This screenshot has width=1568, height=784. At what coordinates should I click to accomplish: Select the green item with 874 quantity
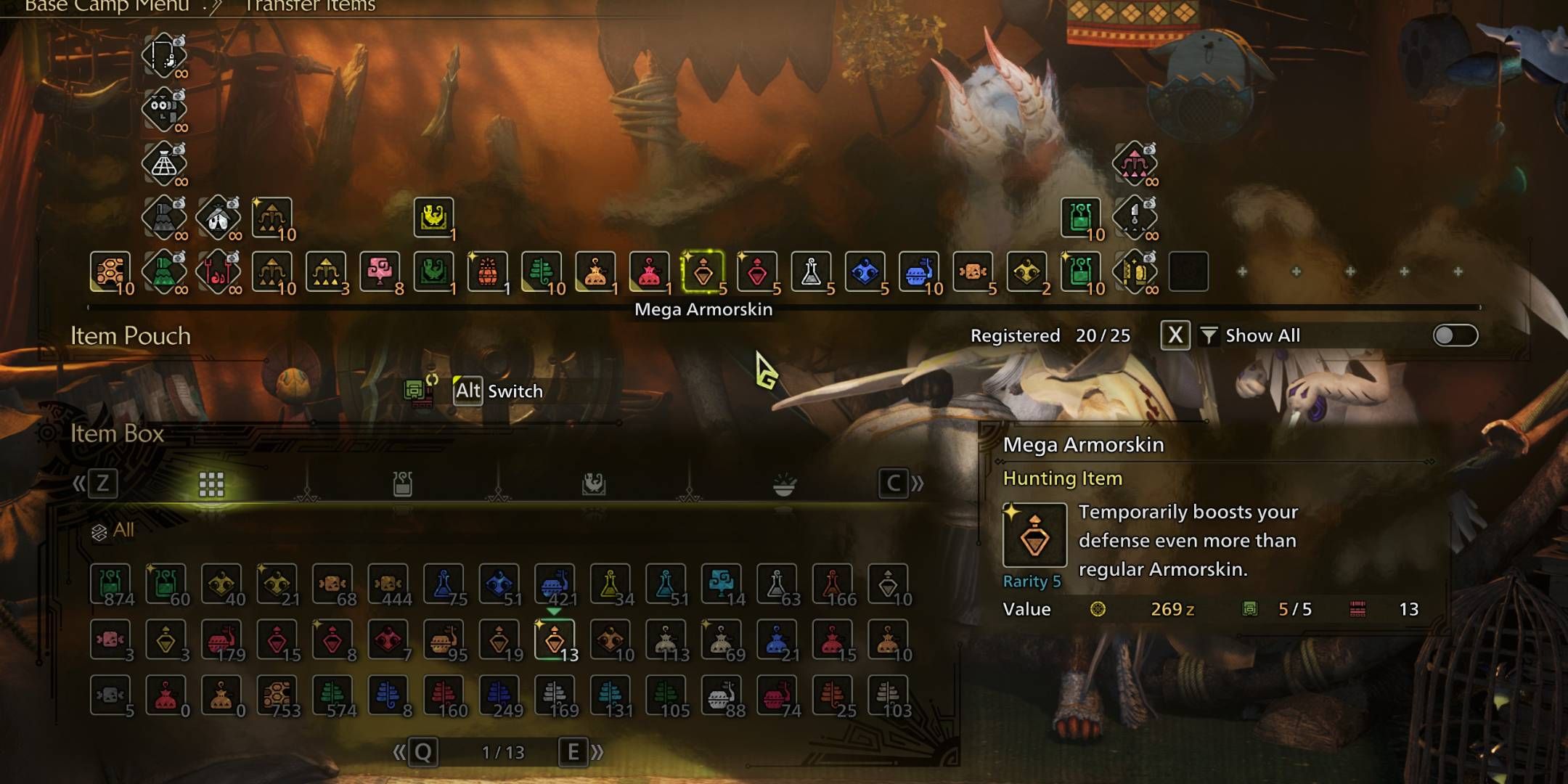point(109,584)
